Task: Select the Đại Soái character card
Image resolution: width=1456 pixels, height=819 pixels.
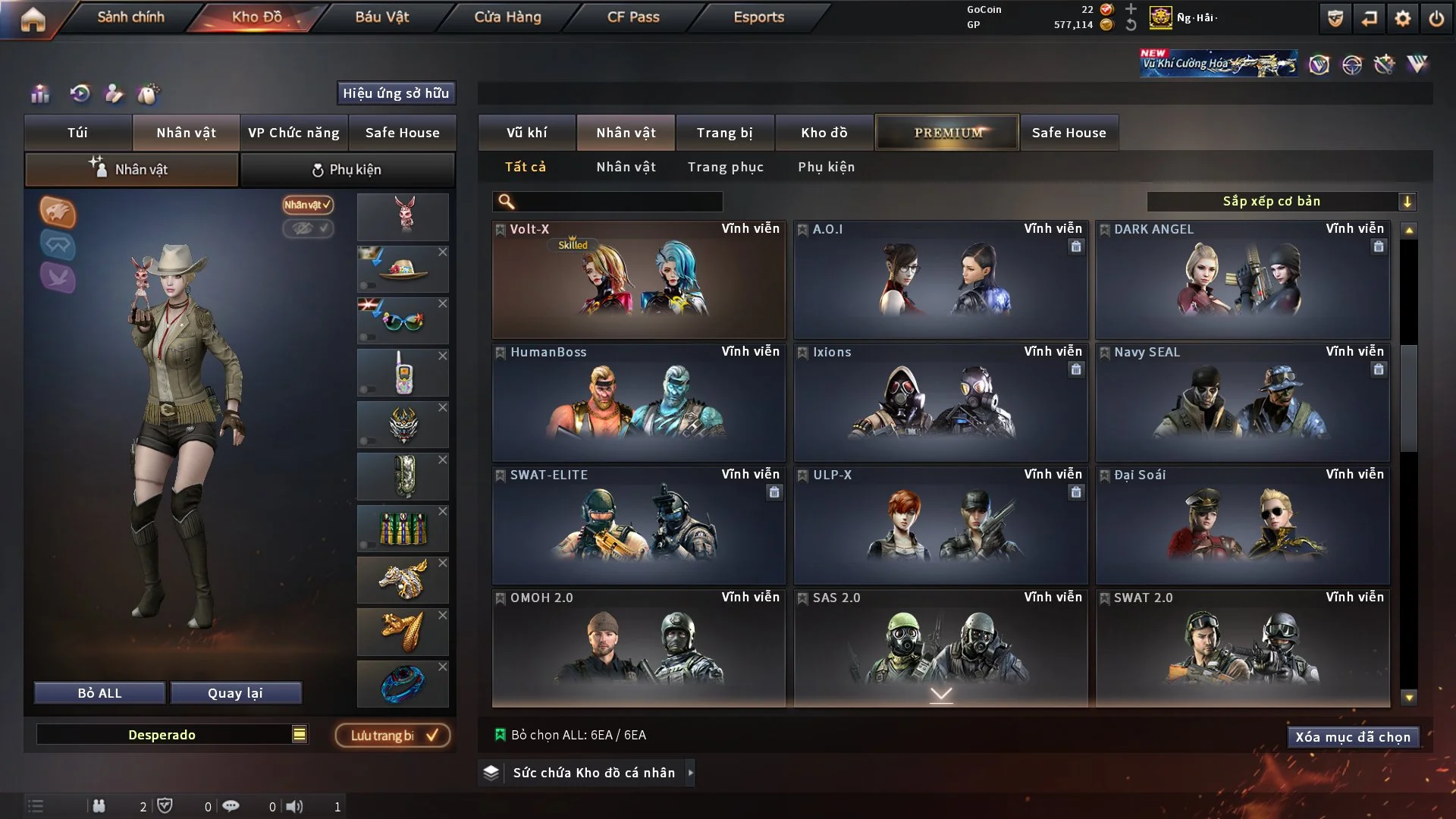Action: tap(1242, 526)
